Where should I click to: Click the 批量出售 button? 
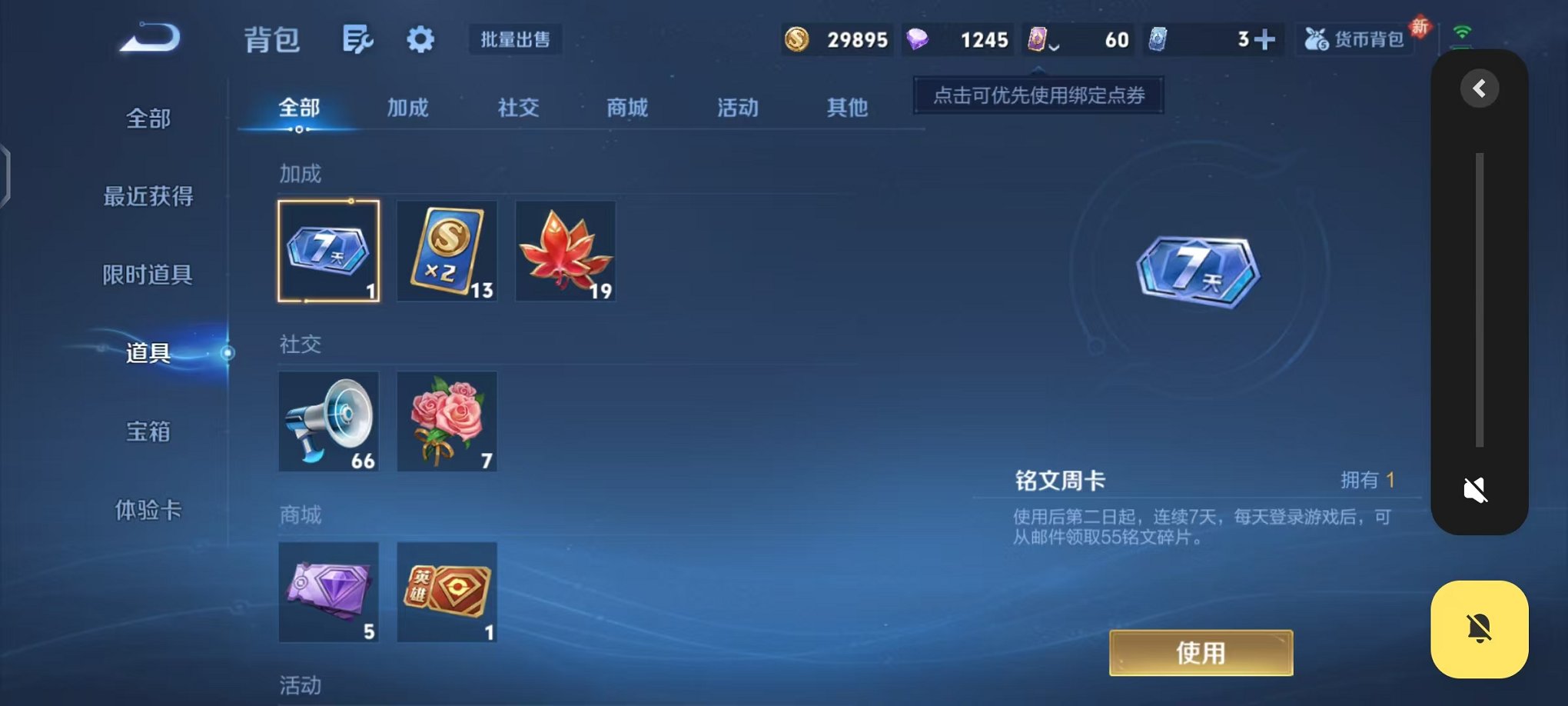pyautogui.click(x=516, y=39)
